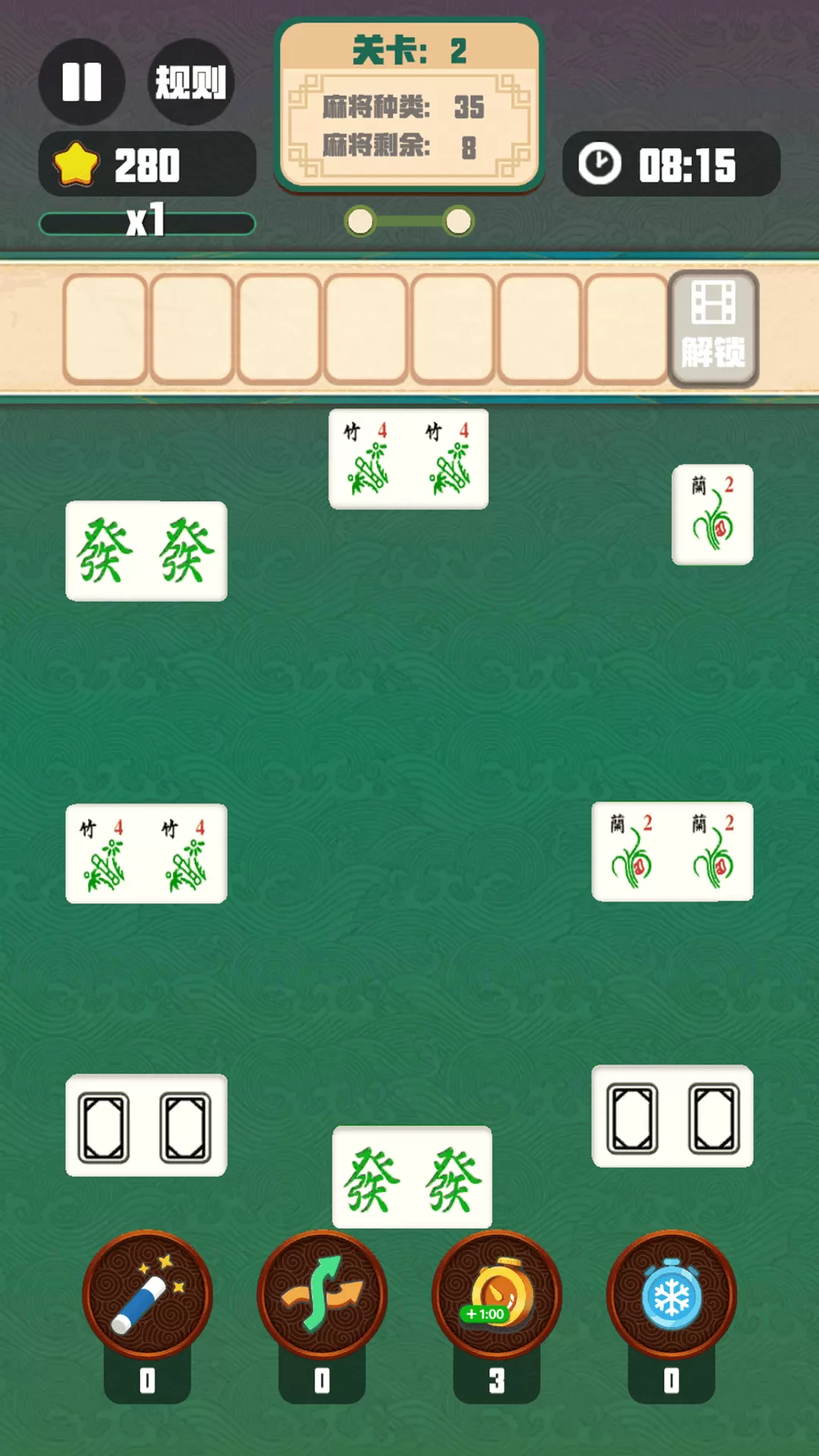
Task: Pick the double orchid 2 tile
Action: pyautogui.click(x=672, y=851)
